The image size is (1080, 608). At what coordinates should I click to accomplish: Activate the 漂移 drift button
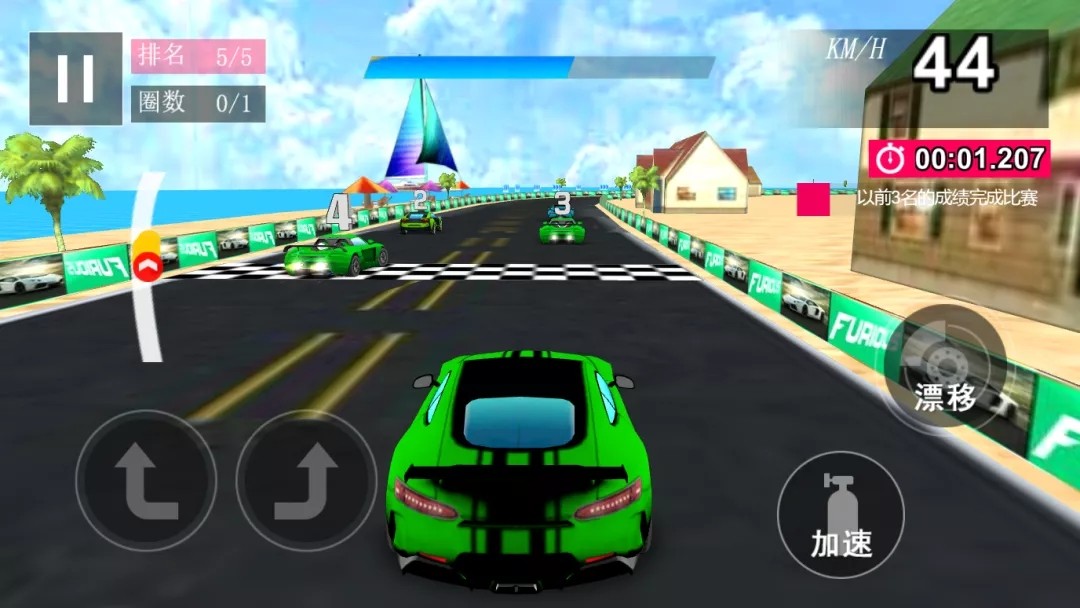pos(945,370)
